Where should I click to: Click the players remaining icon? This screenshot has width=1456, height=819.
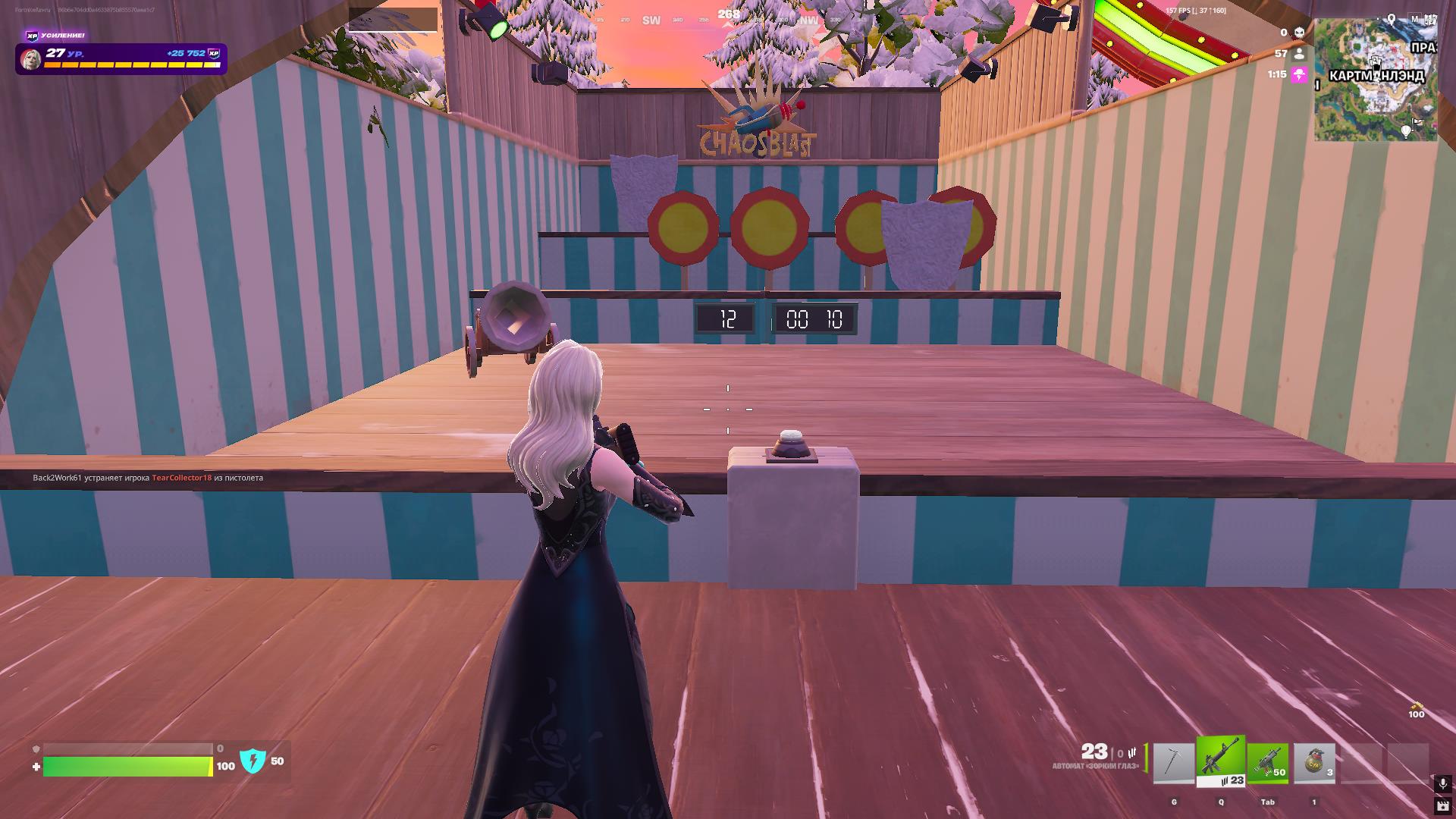pos(1299,54)
